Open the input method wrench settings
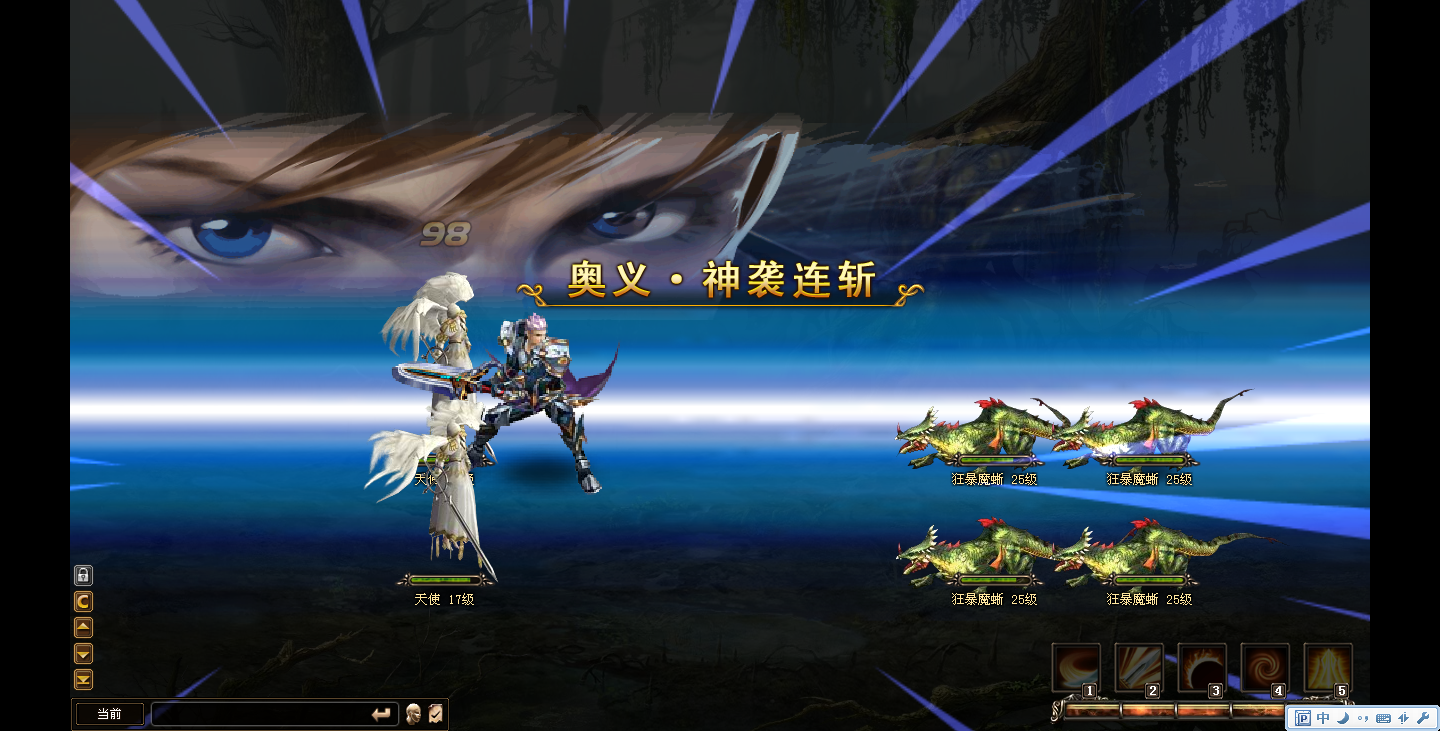Viewport: 1440px width, 731px height. pos(1423,718)
